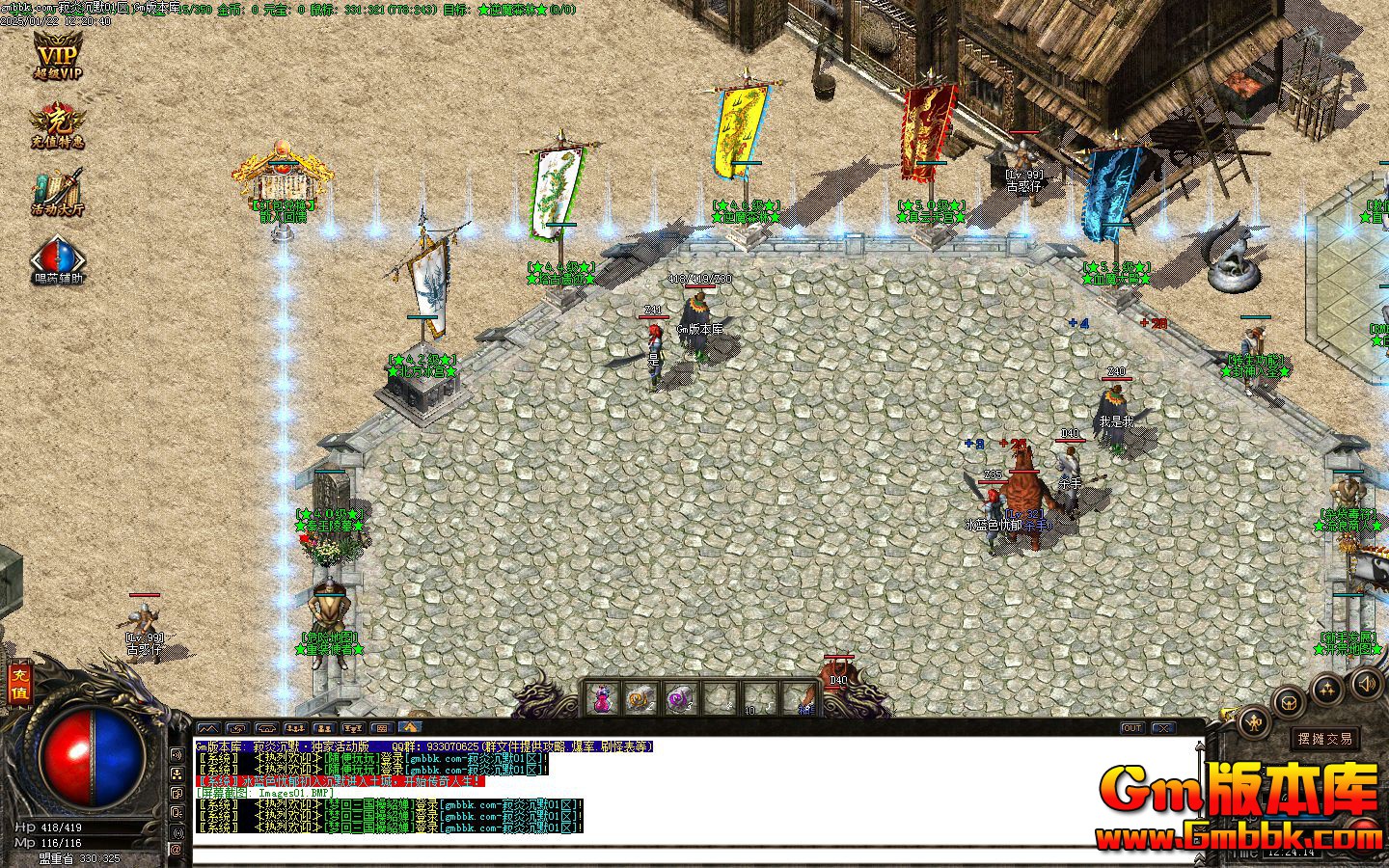
Task: Open the 充值特惠 recharge offers
Action: click(57, 126)
